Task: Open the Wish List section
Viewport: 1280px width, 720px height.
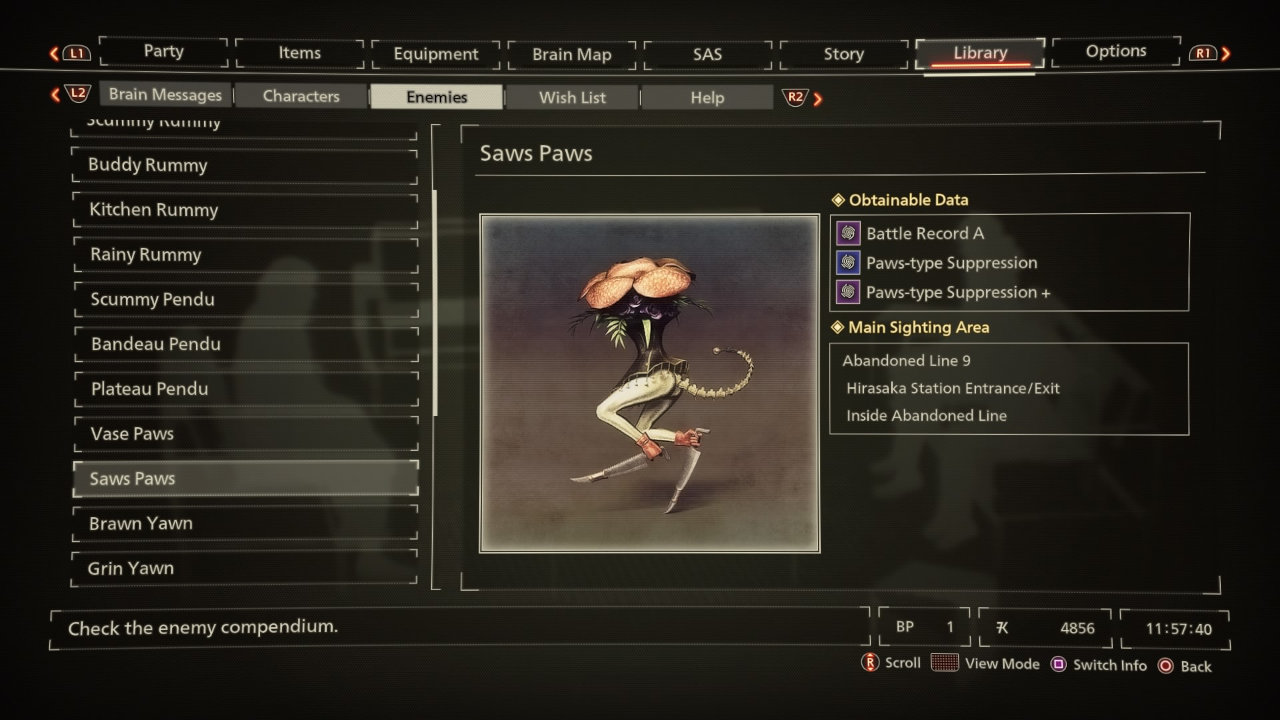Action: click(x=571, y=97)
